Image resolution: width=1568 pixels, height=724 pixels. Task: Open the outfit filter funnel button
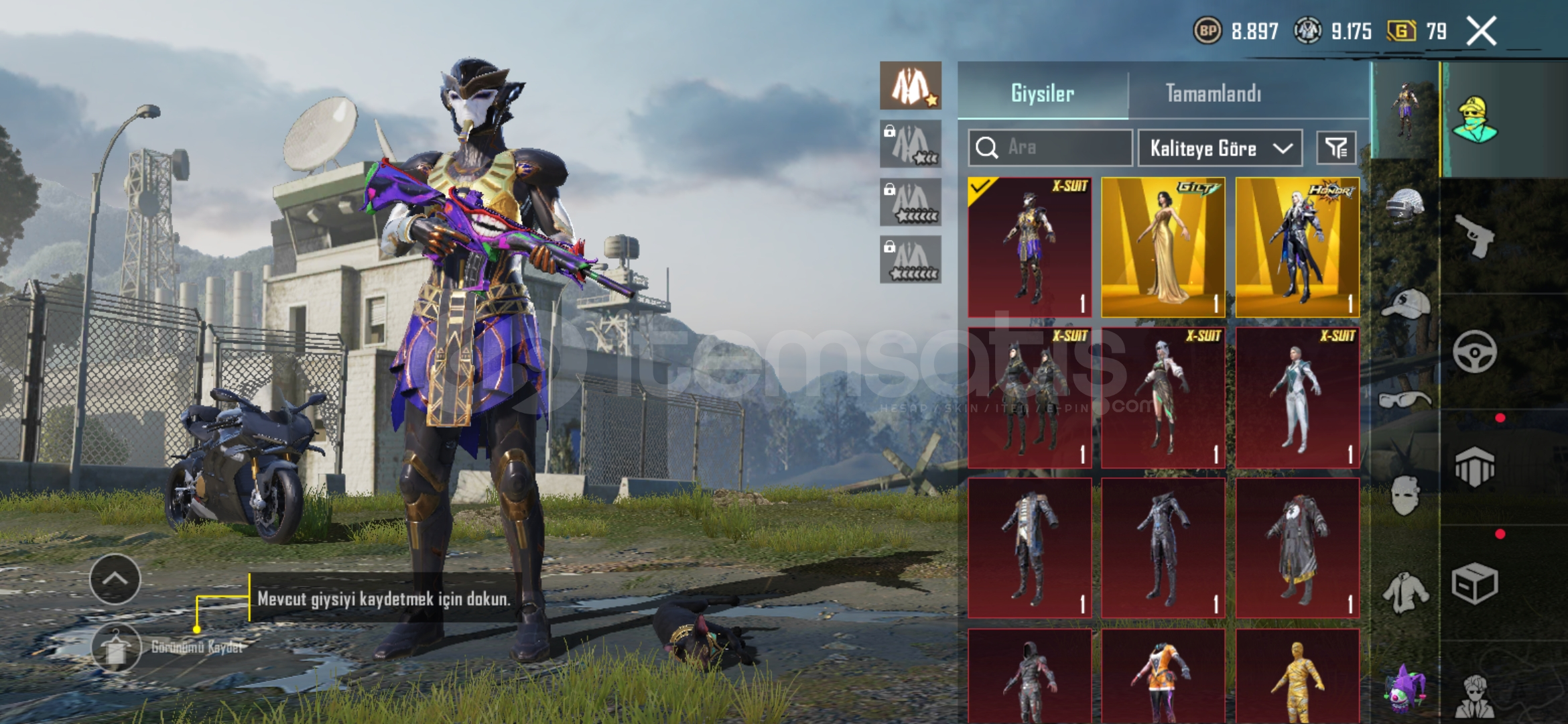pos(1336,147)
